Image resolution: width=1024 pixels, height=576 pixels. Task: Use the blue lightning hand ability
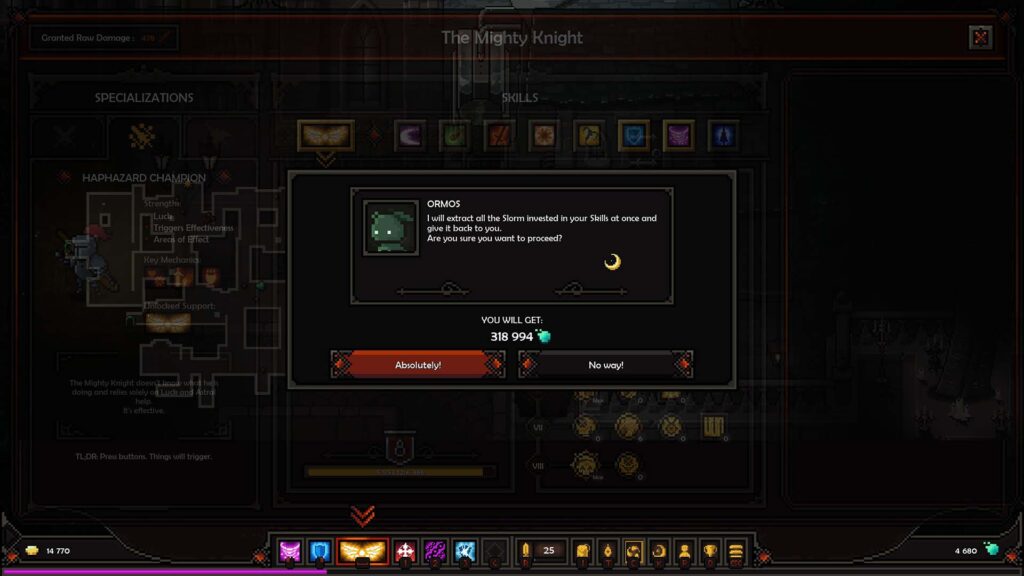click(464, 551)
